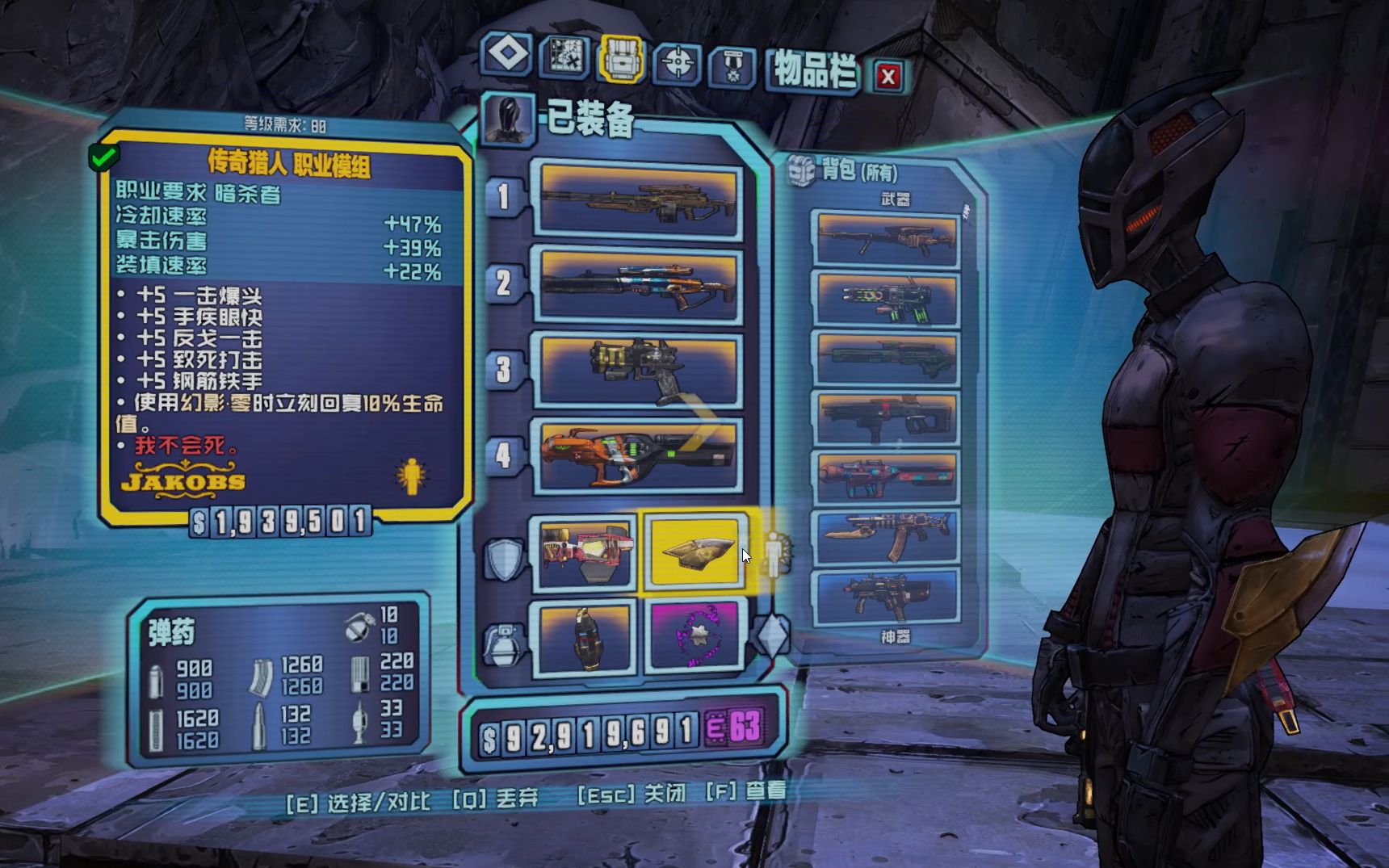Image resolution: width=1389 pixels, height=868 pixels.
Task: Click the equipped shield item slot
Action: [x=583, y=553]
